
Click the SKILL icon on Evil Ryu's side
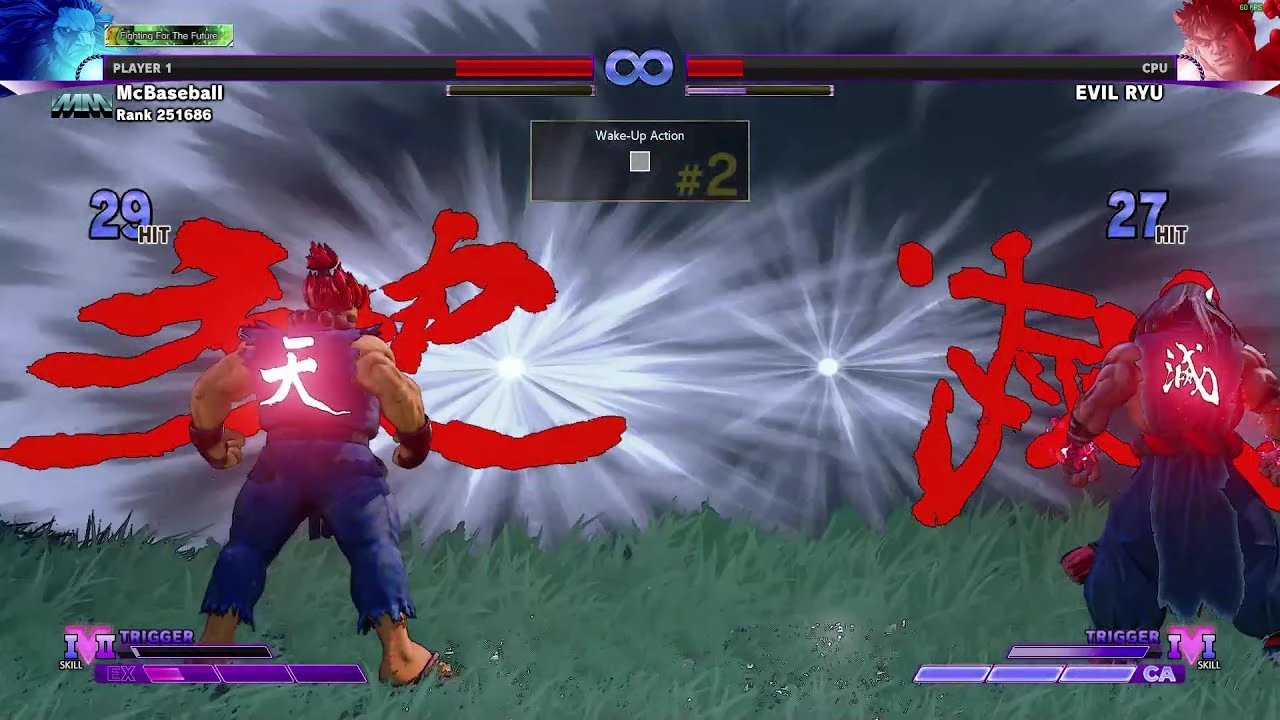pos(1210,663)
